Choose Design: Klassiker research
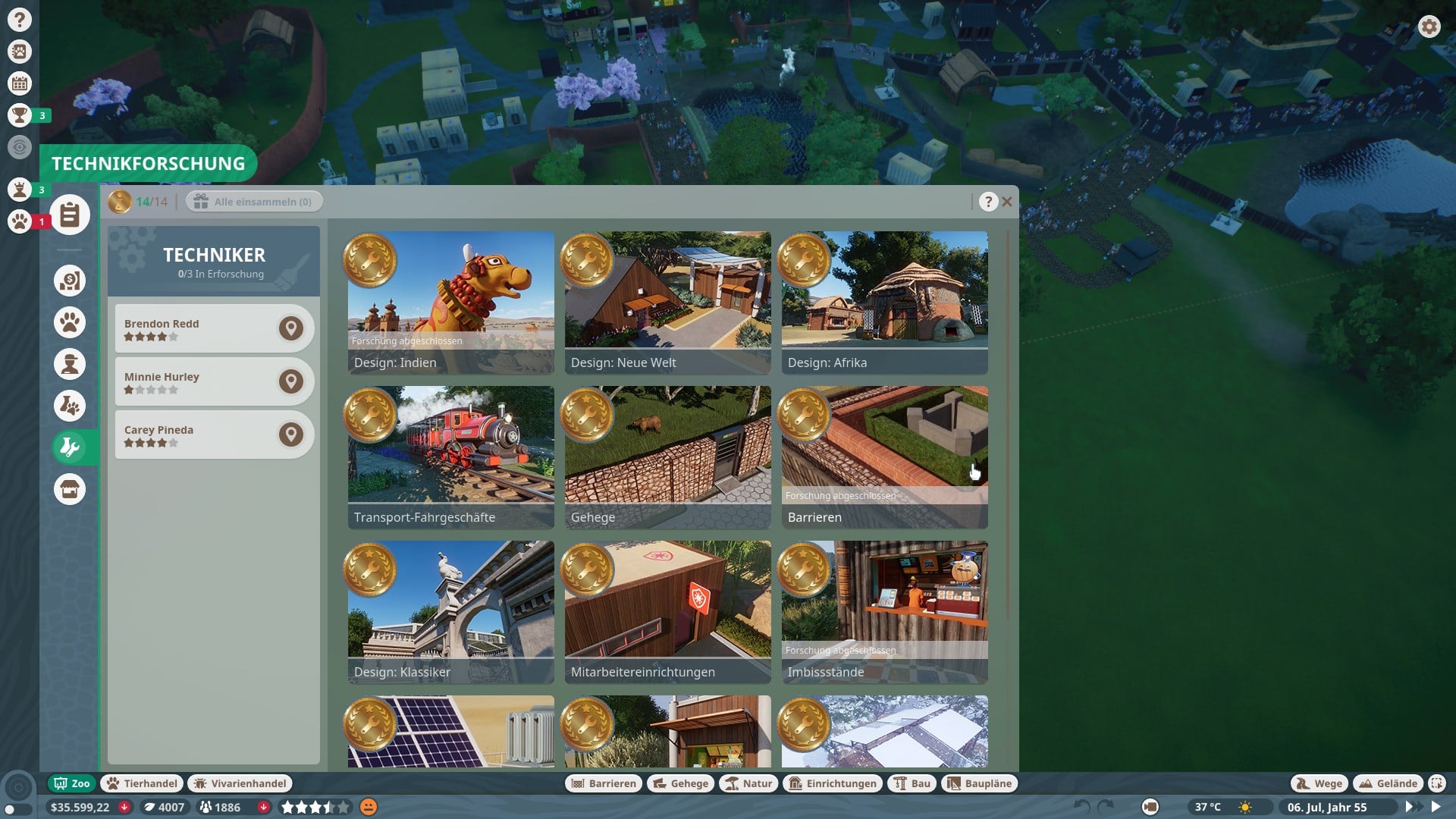Viewport: 1456px width, 819px height. click(x=450, y=611)
